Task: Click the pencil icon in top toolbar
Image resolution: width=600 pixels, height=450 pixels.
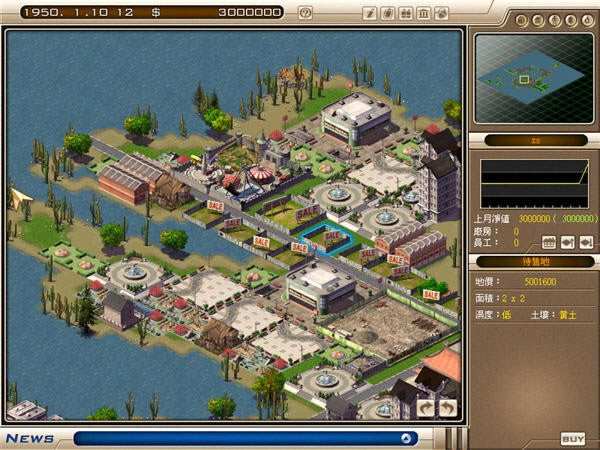Action: pos(370,13)
